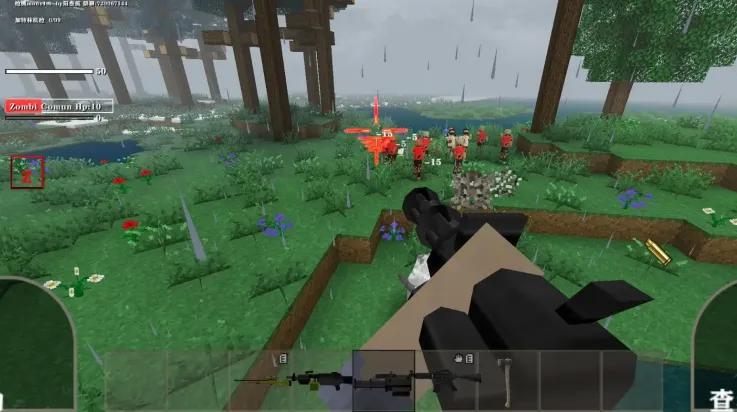Screen dimensions: 737x412
Task: Select the axe in the hotbar
Action: (508, 378)
